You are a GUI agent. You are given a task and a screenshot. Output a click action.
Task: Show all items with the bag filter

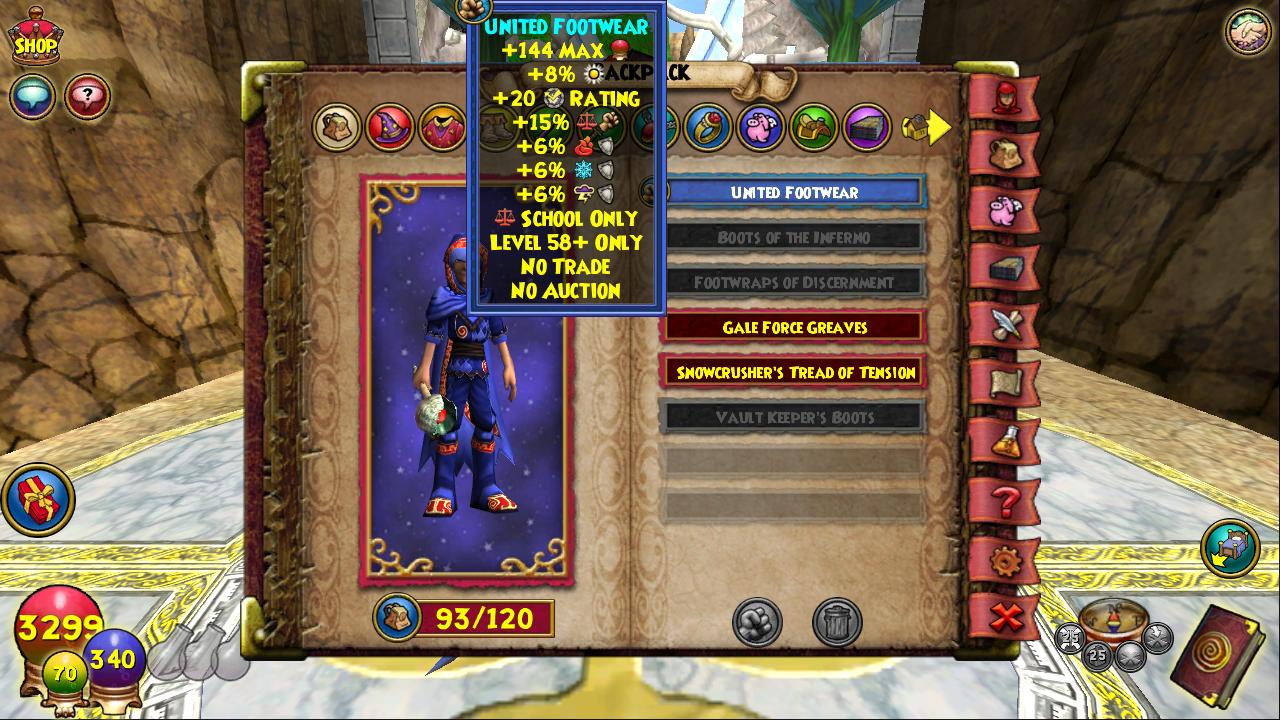pos(337,127)
